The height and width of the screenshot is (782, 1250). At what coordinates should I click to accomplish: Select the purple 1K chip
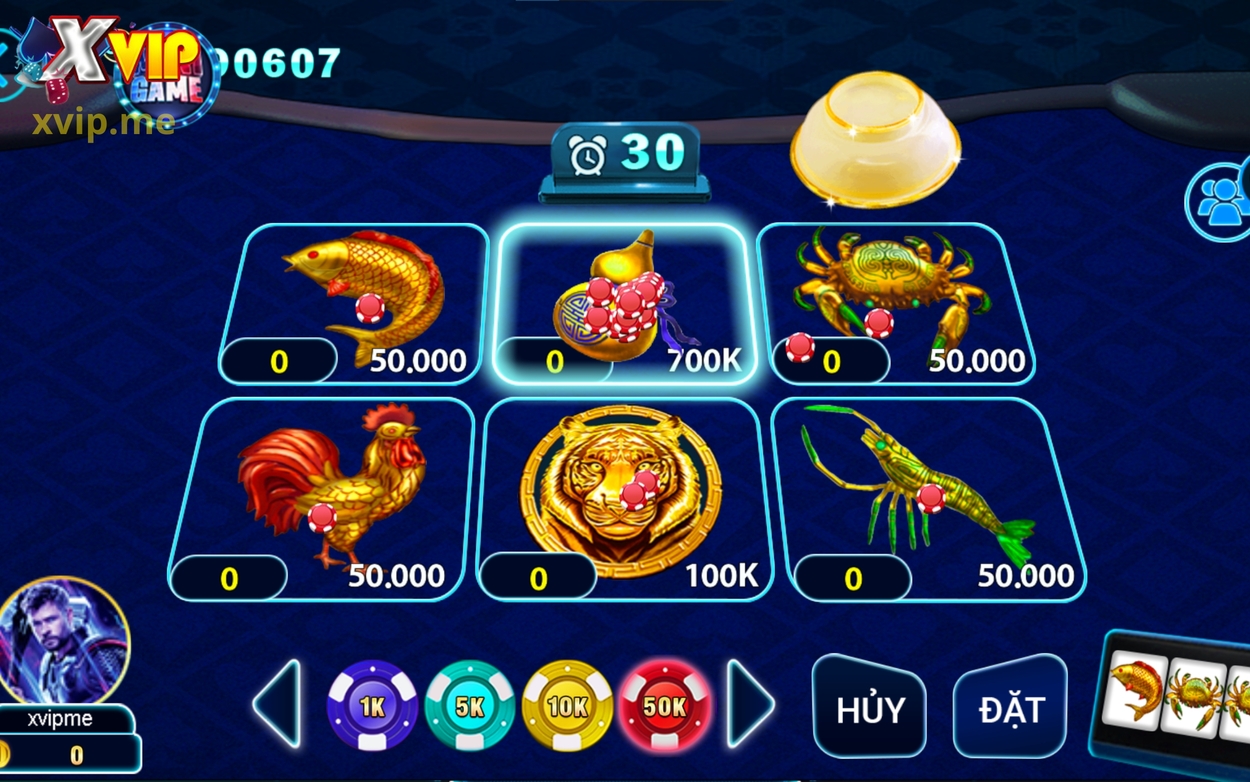coord(372,706)
